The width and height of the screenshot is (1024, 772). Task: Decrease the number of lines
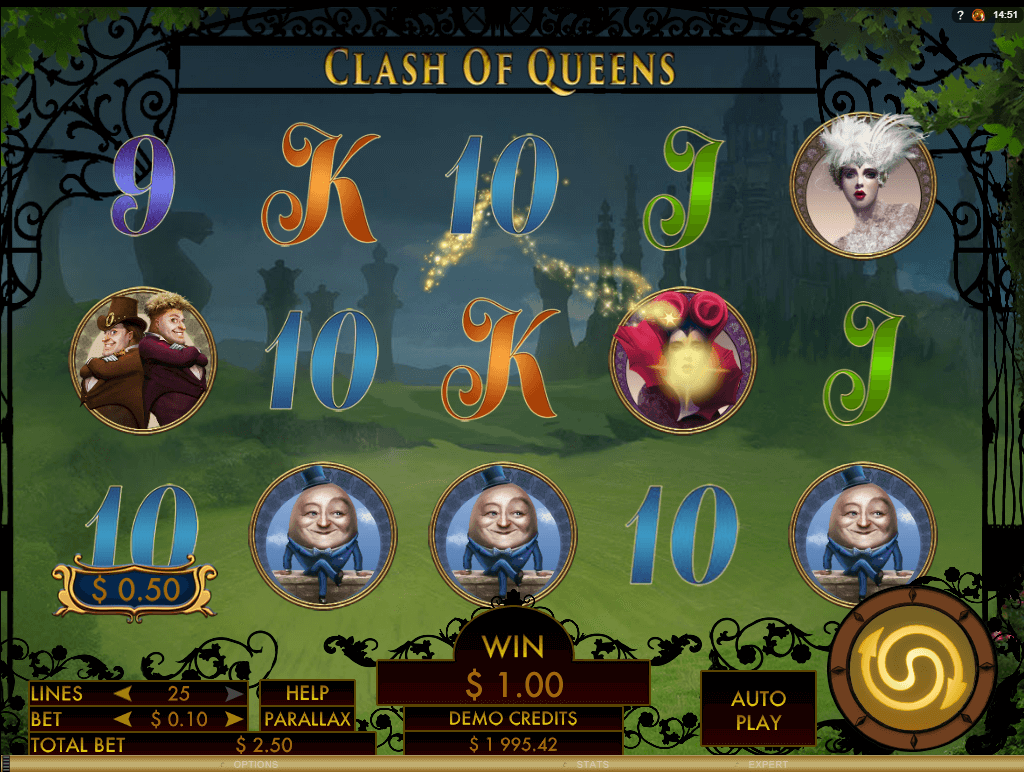click(124, 693)
